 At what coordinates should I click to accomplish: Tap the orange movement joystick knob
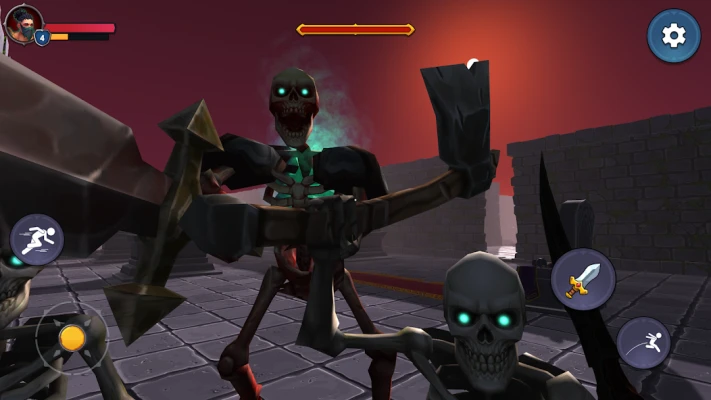(x=72, y=338)
